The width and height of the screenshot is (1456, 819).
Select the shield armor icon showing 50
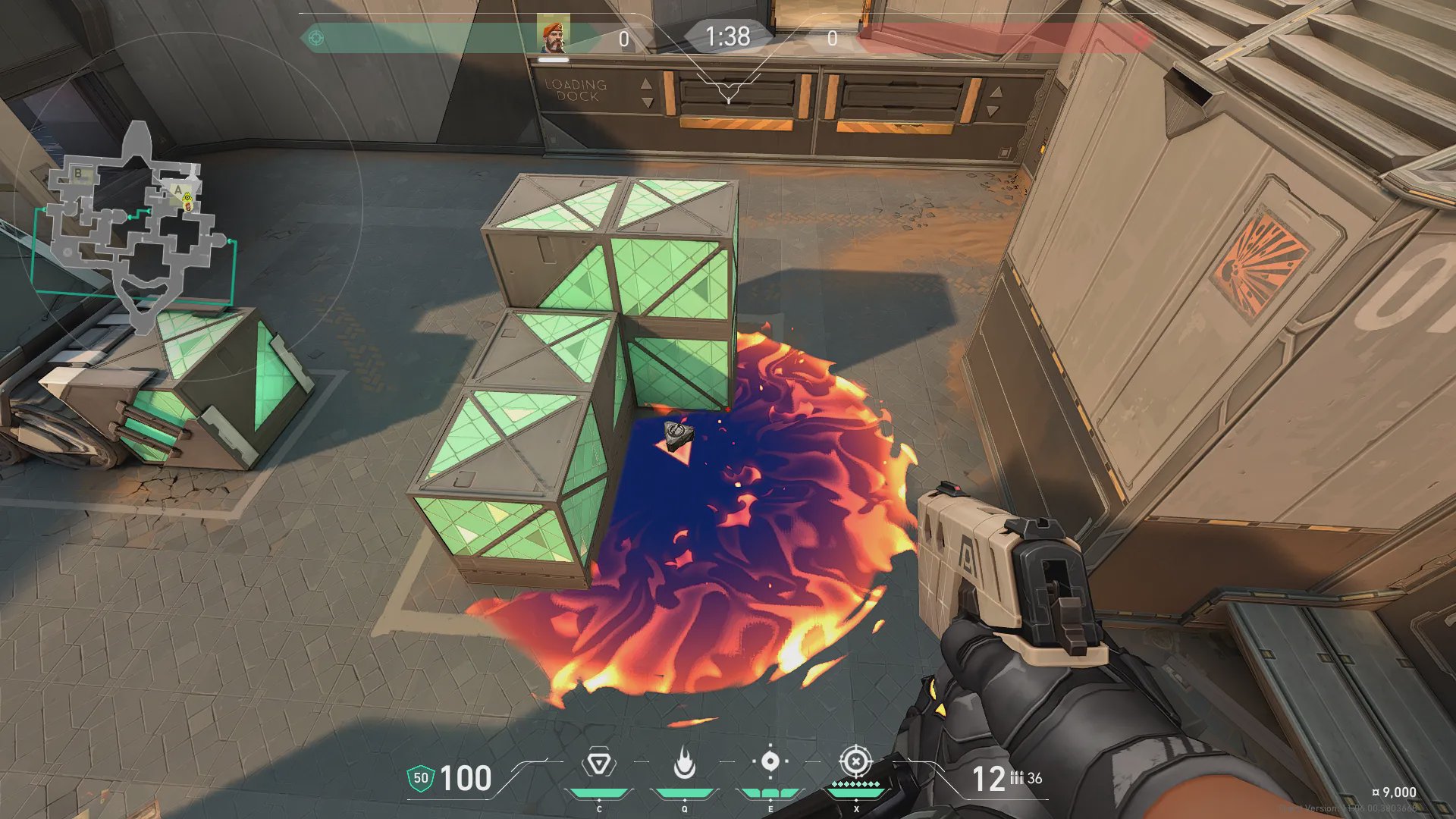pos(420,778)
